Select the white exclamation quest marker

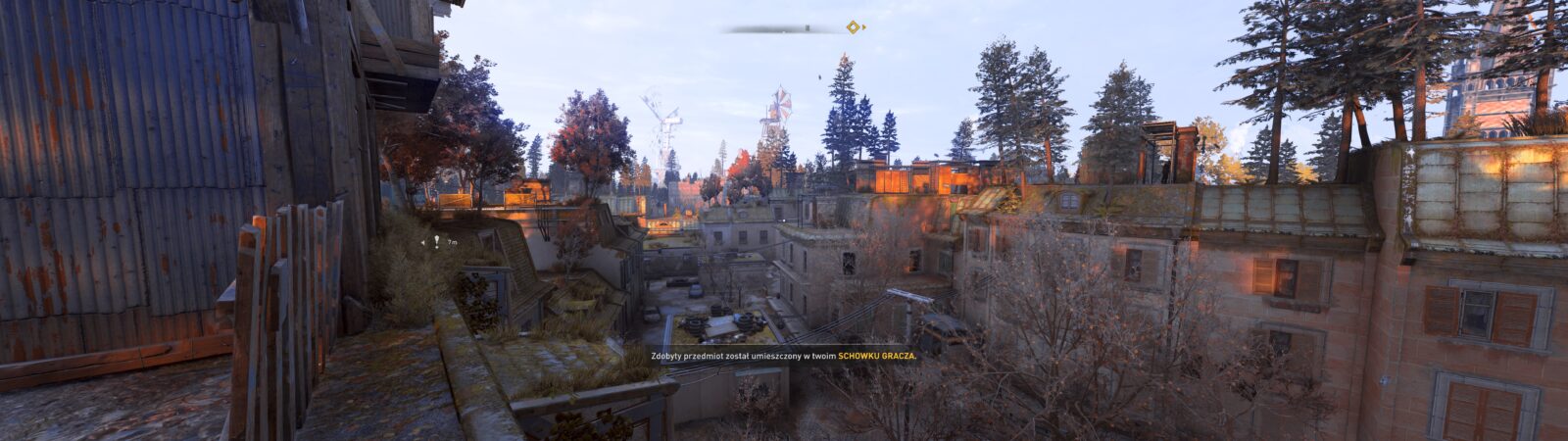[436, 241]
